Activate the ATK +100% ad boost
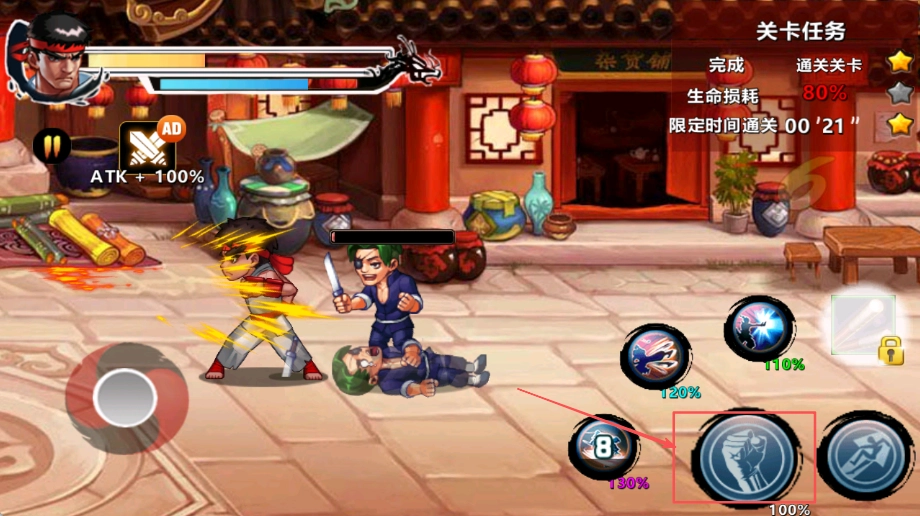The width and height of the screenshot is (920, 516). [x=149, y=145]
